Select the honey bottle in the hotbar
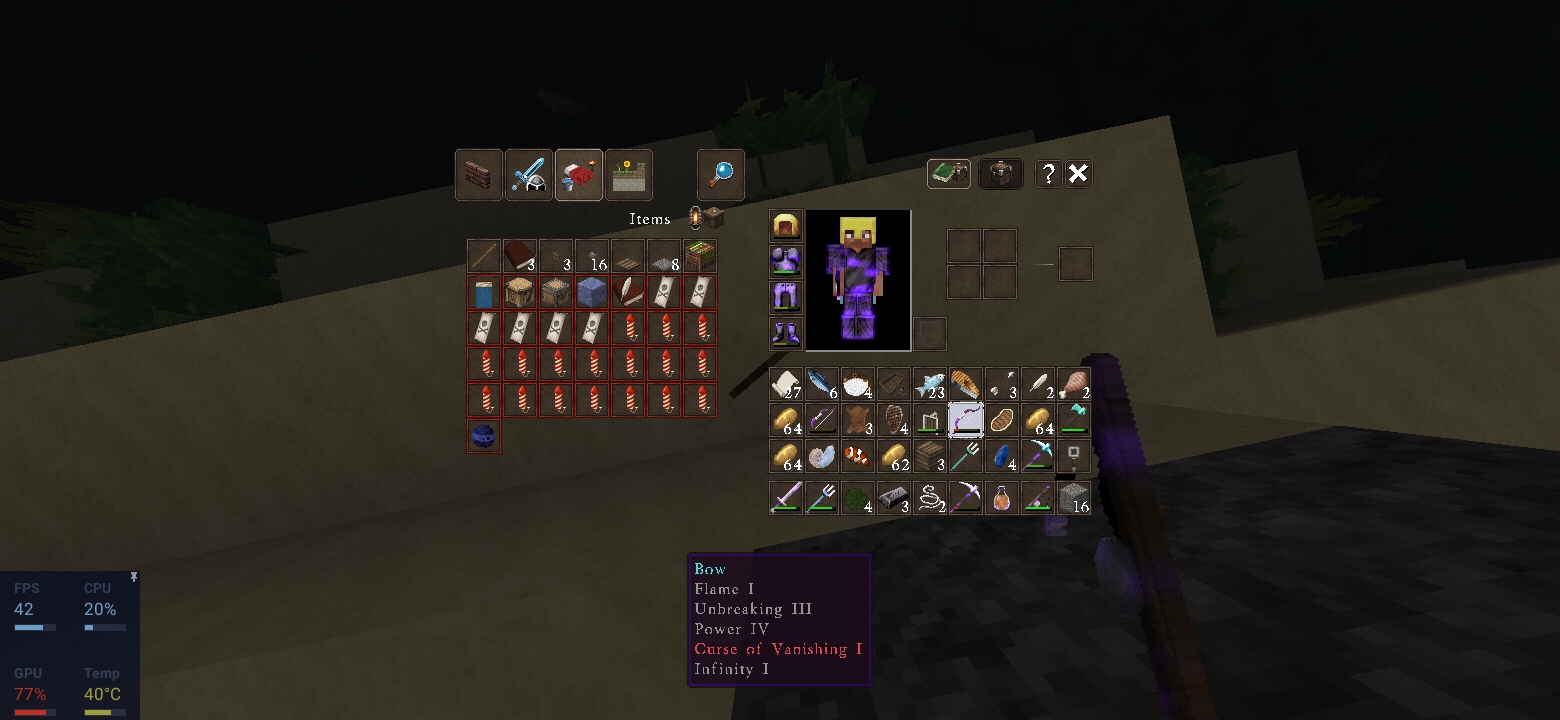This screenshot has width=1560, height=720. (1001, 497)
